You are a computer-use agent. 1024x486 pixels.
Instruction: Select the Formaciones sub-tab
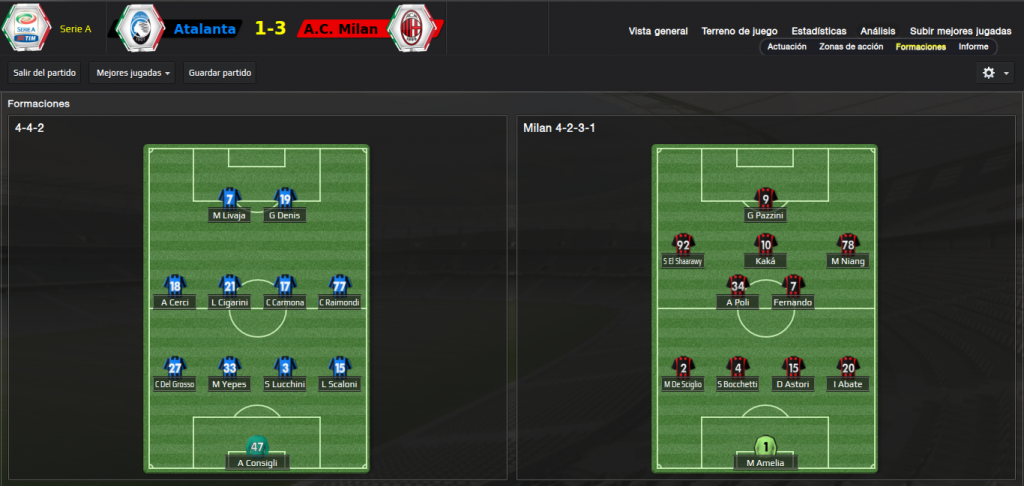tap(920, 47)
